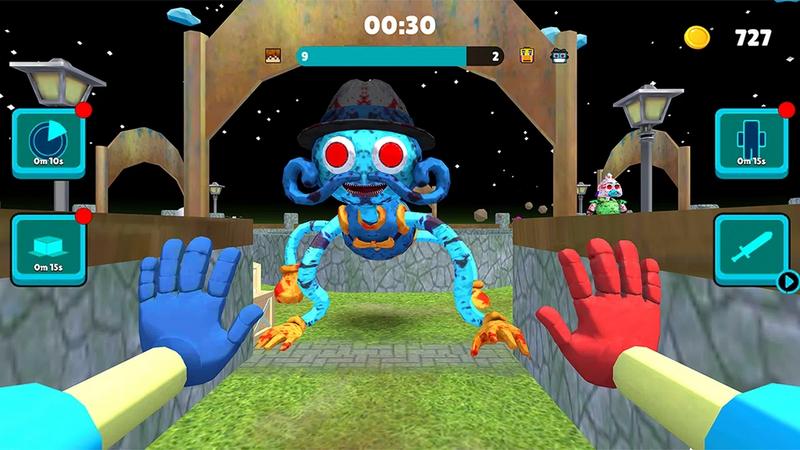The width and height of the screenshot is (800, 450).
Task: Use the block placement ability
Action: pos(48,249)
